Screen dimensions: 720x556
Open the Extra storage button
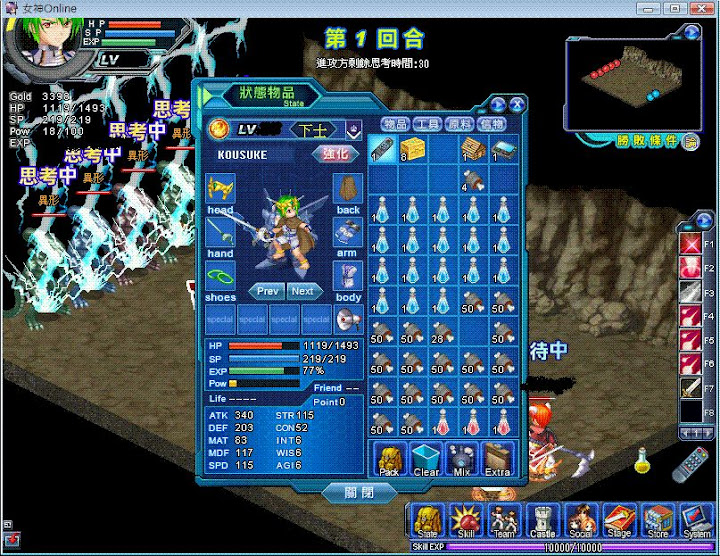click(498, 461)
